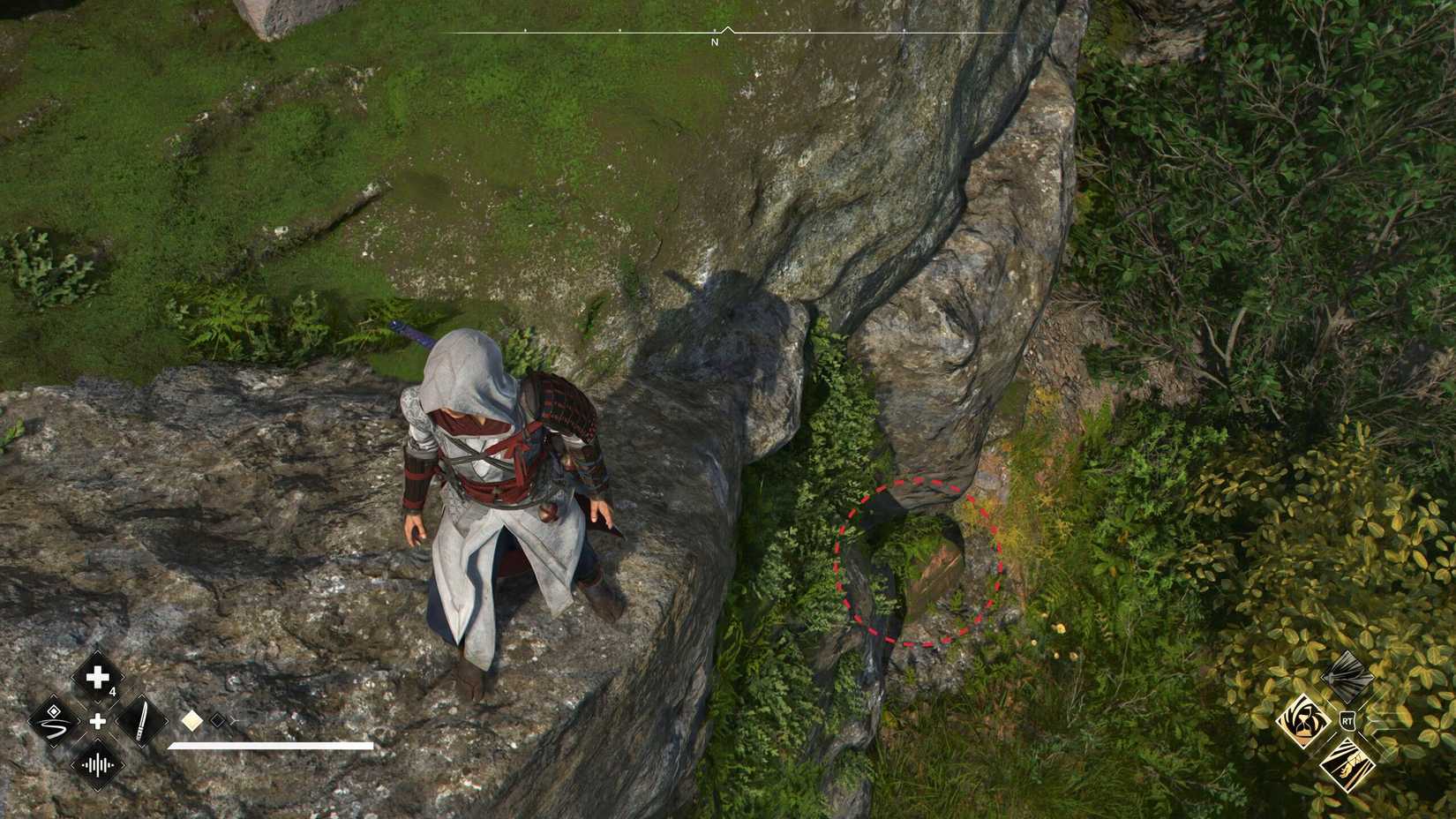Activate the hourglass time ability icon

point(1304,720)
